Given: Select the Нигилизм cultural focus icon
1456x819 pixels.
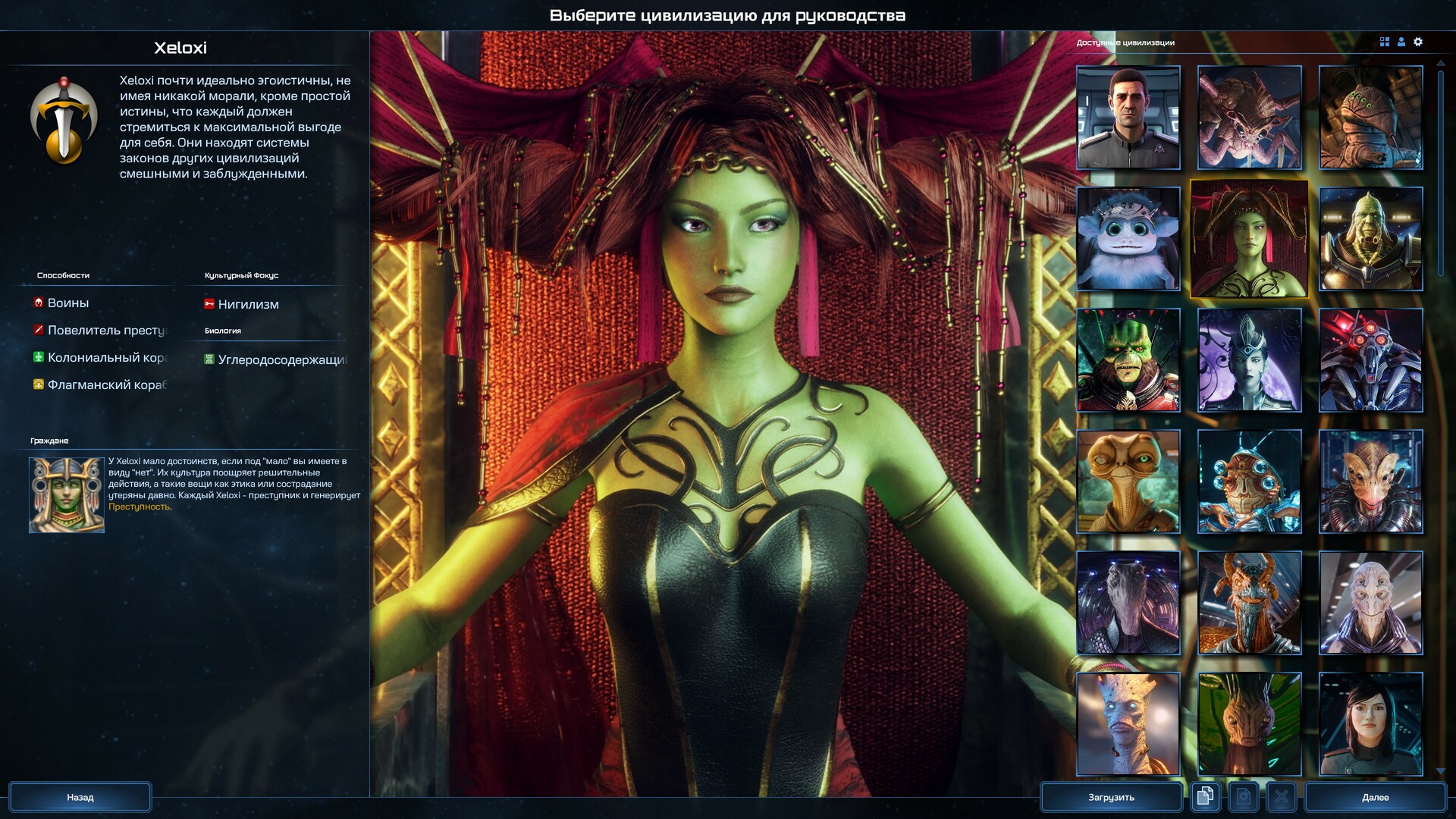Looking at the screenshot, I should [x=208, y=304].
